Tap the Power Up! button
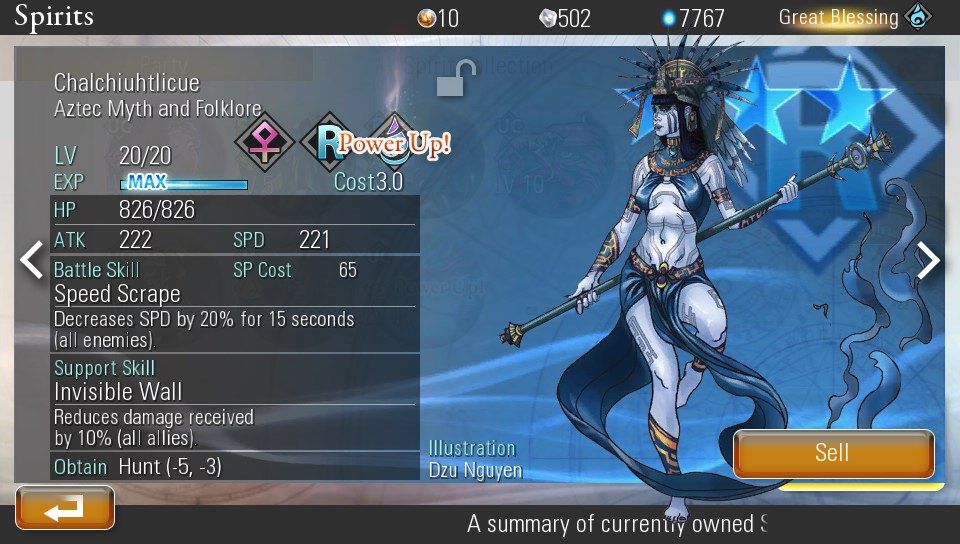The width and height of the screenshot is (960, 544). point(394,143)
